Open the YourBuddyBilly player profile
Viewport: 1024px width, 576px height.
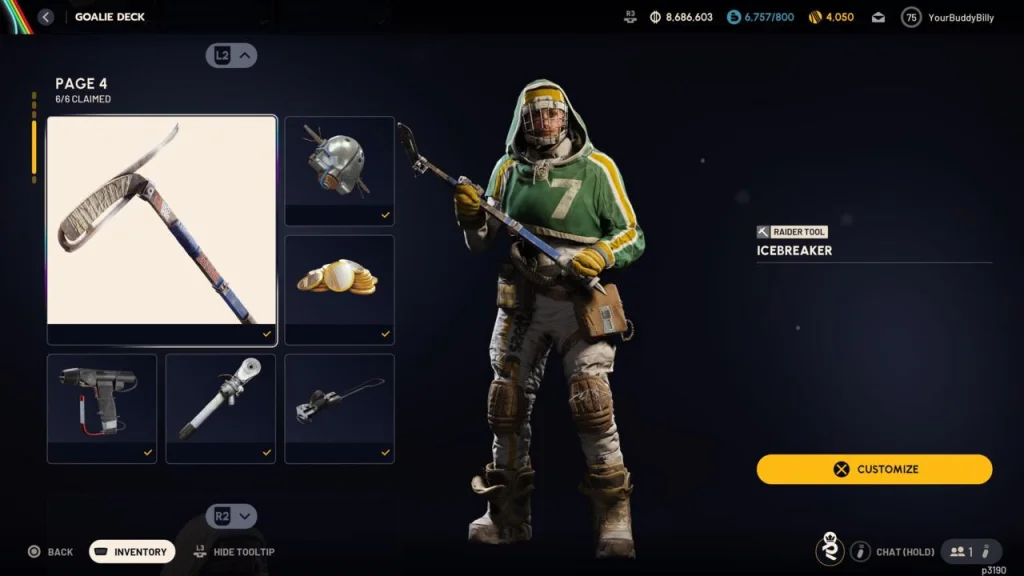[x=948, y=17]
